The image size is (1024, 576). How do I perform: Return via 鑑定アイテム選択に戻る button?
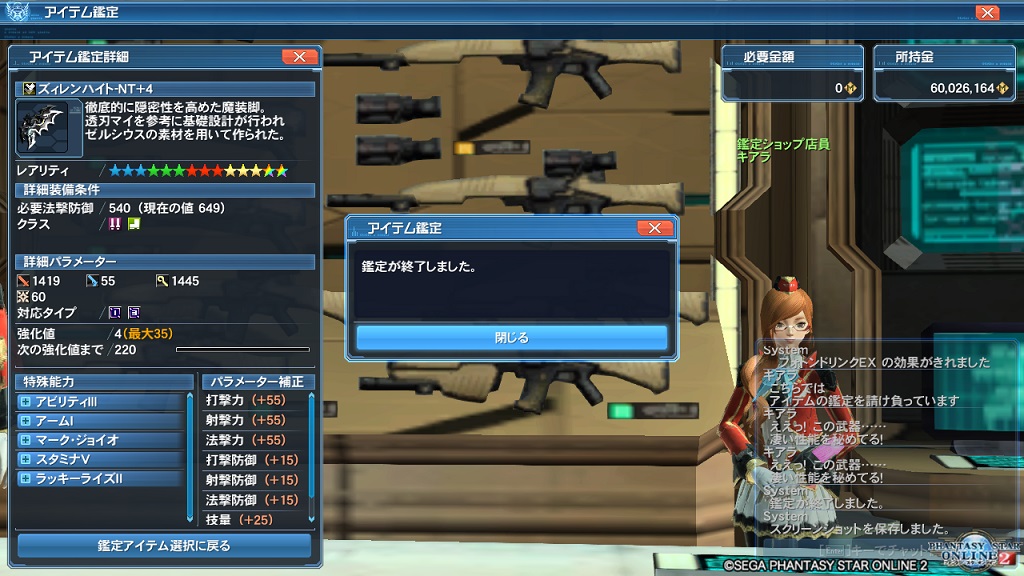pyautogui.click(x=164, y=546)
